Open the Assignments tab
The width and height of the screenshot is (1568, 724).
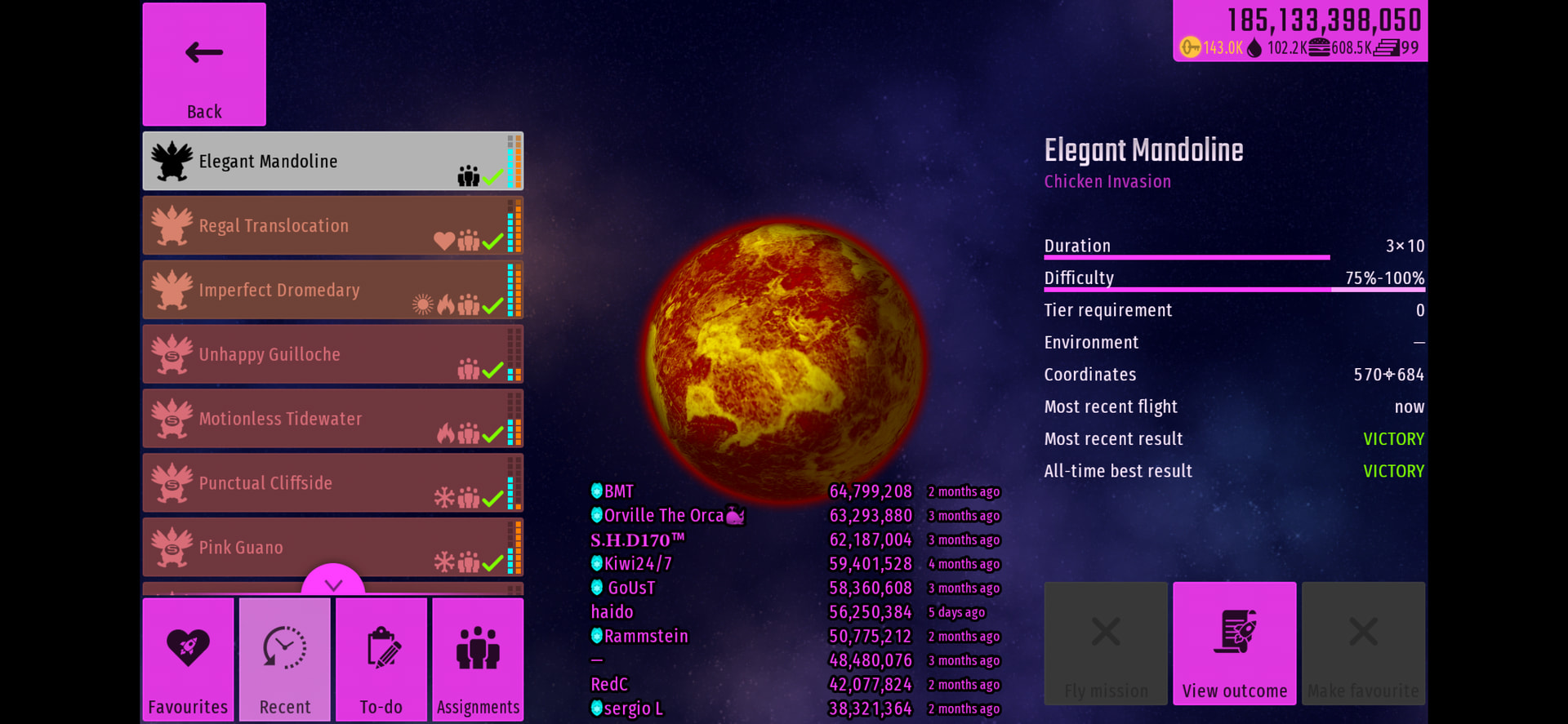point(478,660)
